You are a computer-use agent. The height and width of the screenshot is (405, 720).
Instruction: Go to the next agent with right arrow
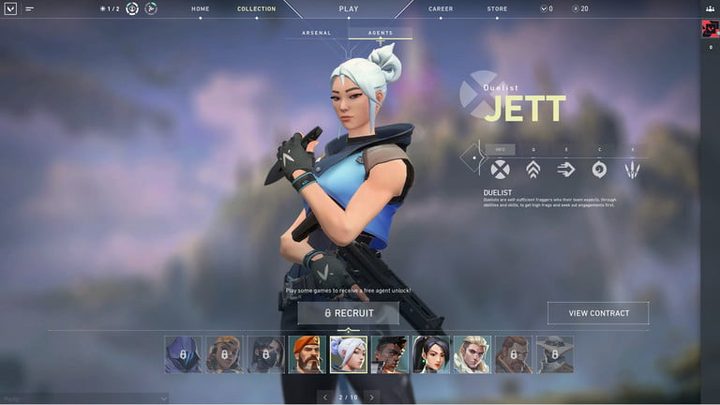(x=372, y=397)
